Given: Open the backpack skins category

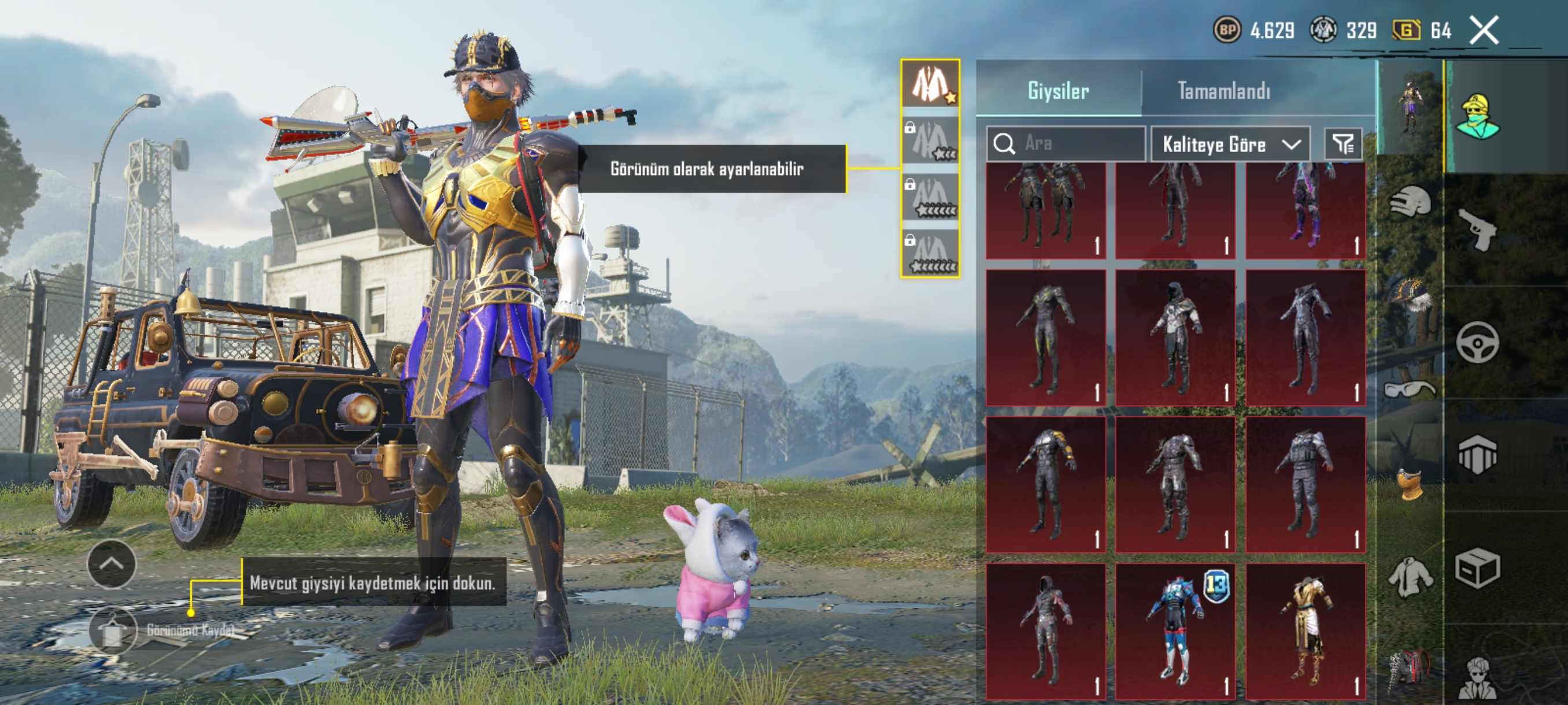Looking at the screenshot, I should pos(1410,669).
